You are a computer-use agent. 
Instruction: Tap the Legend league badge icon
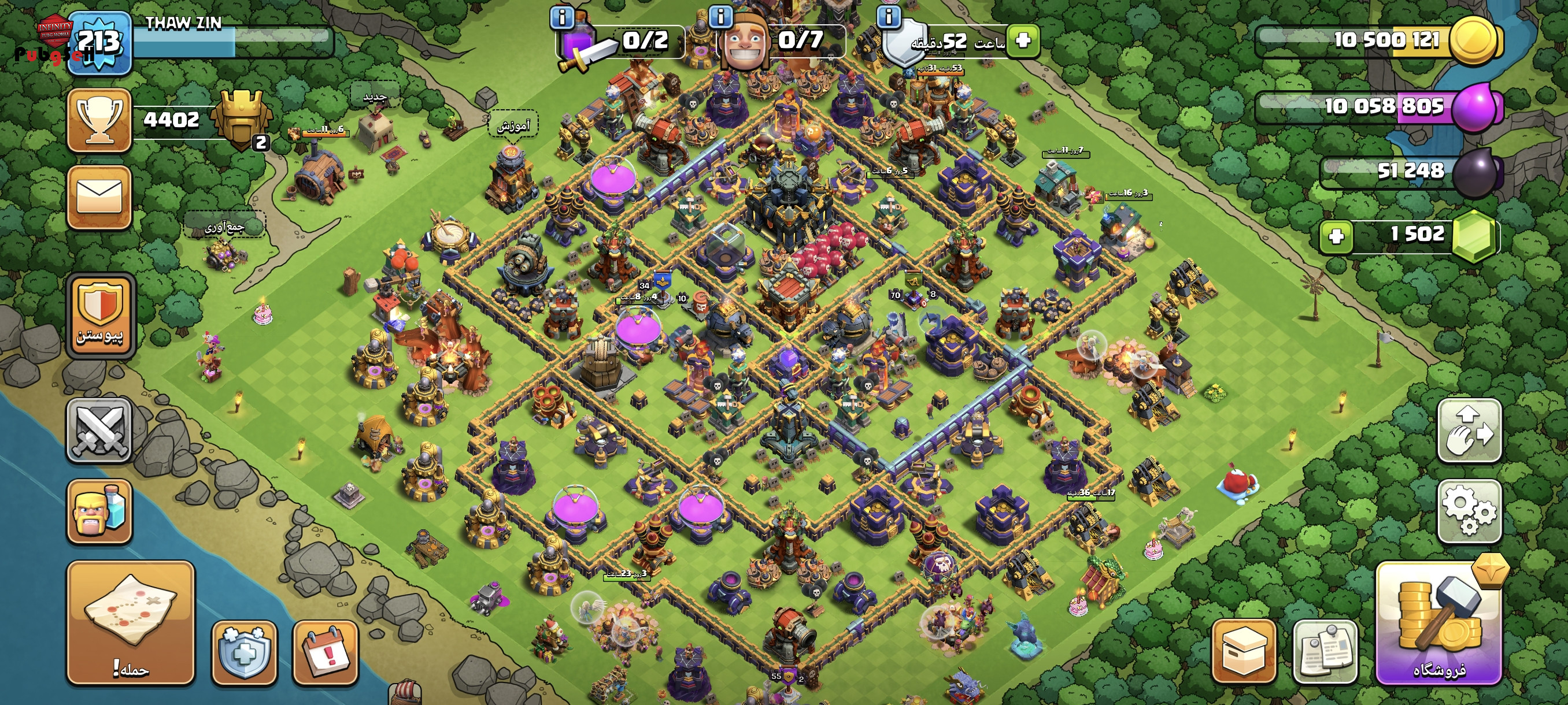click(242, 119)
